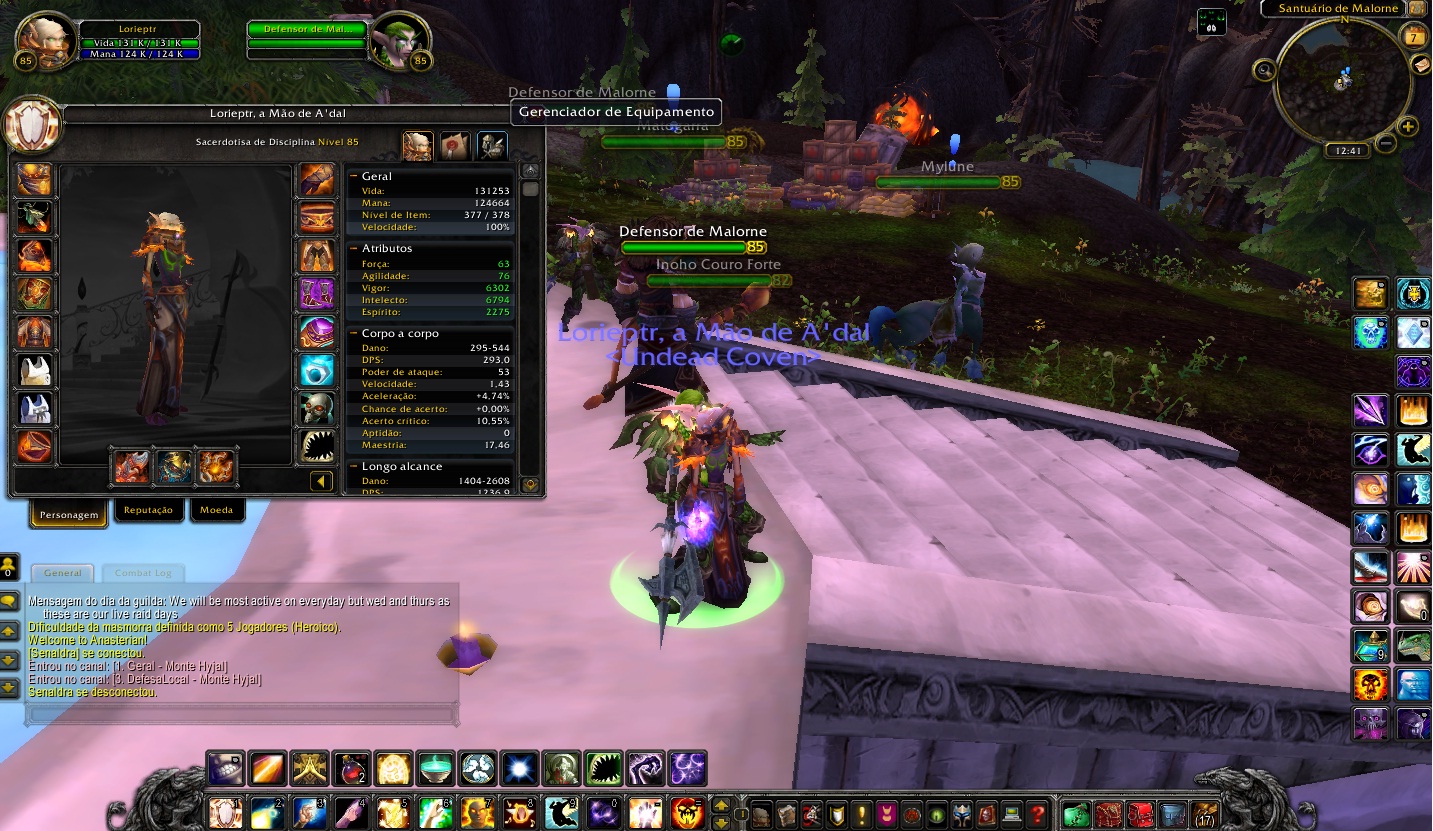Switch to the Reputação tab
The width and height of the screenshot is (1433, 831).
pyautogui.click(x=148, y=511)
